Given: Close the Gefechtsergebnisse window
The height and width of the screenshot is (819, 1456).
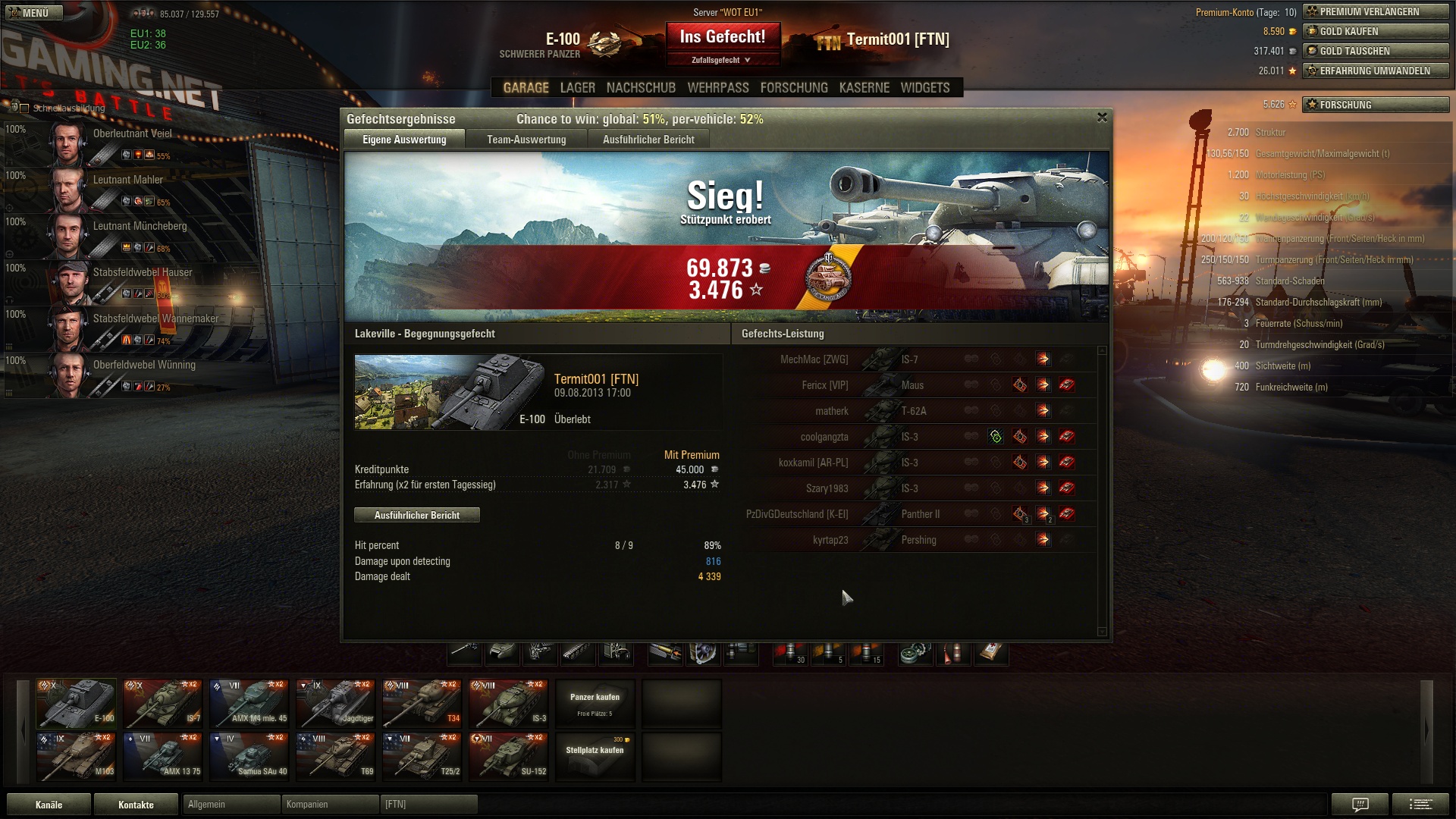Looking at the screenshot, I should click(1102, 118).
